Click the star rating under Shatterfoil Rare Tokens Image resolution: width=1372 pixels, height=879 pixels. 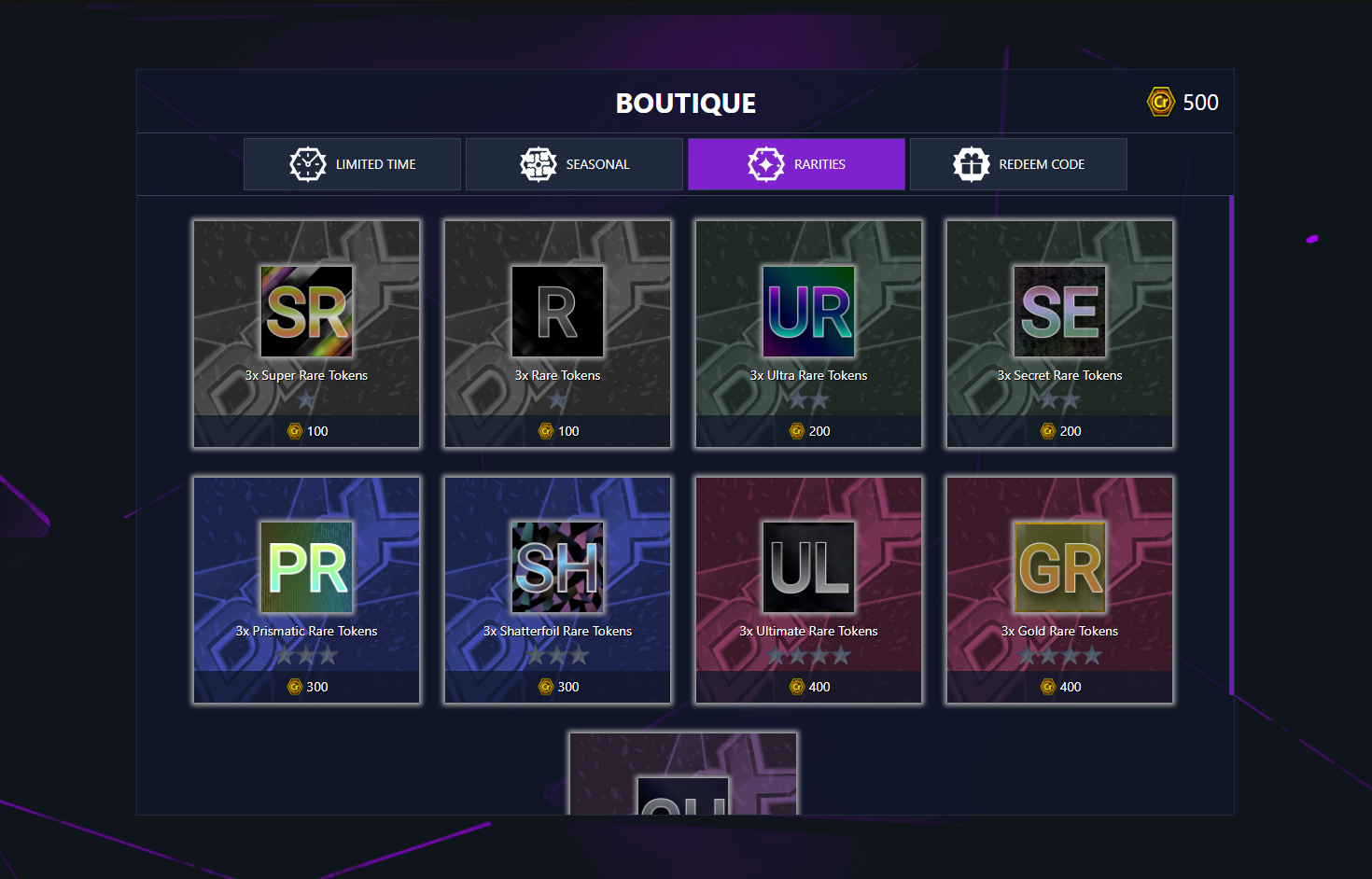(557, 655)
